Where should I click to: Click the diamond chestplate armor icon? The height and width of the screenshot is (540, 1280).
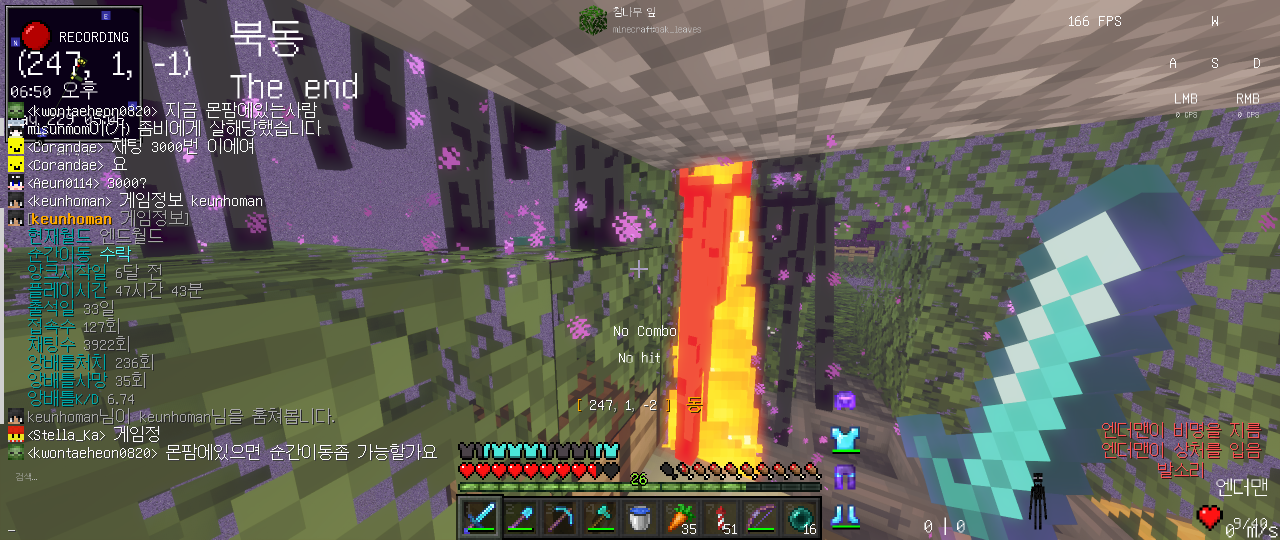(845, 438)
